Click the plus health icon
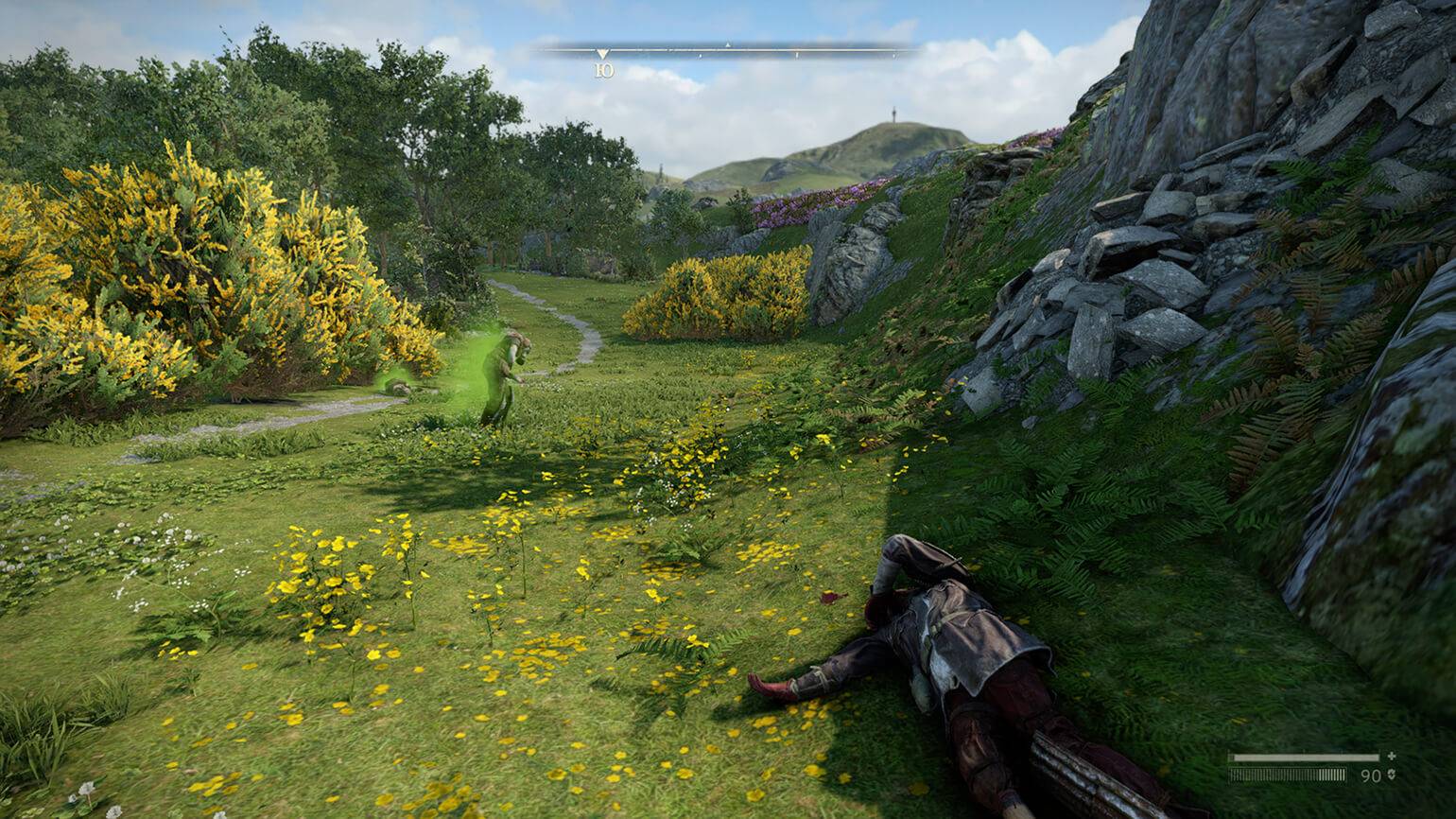The height and width of the screenshot is (819, 1456). 1392,757
